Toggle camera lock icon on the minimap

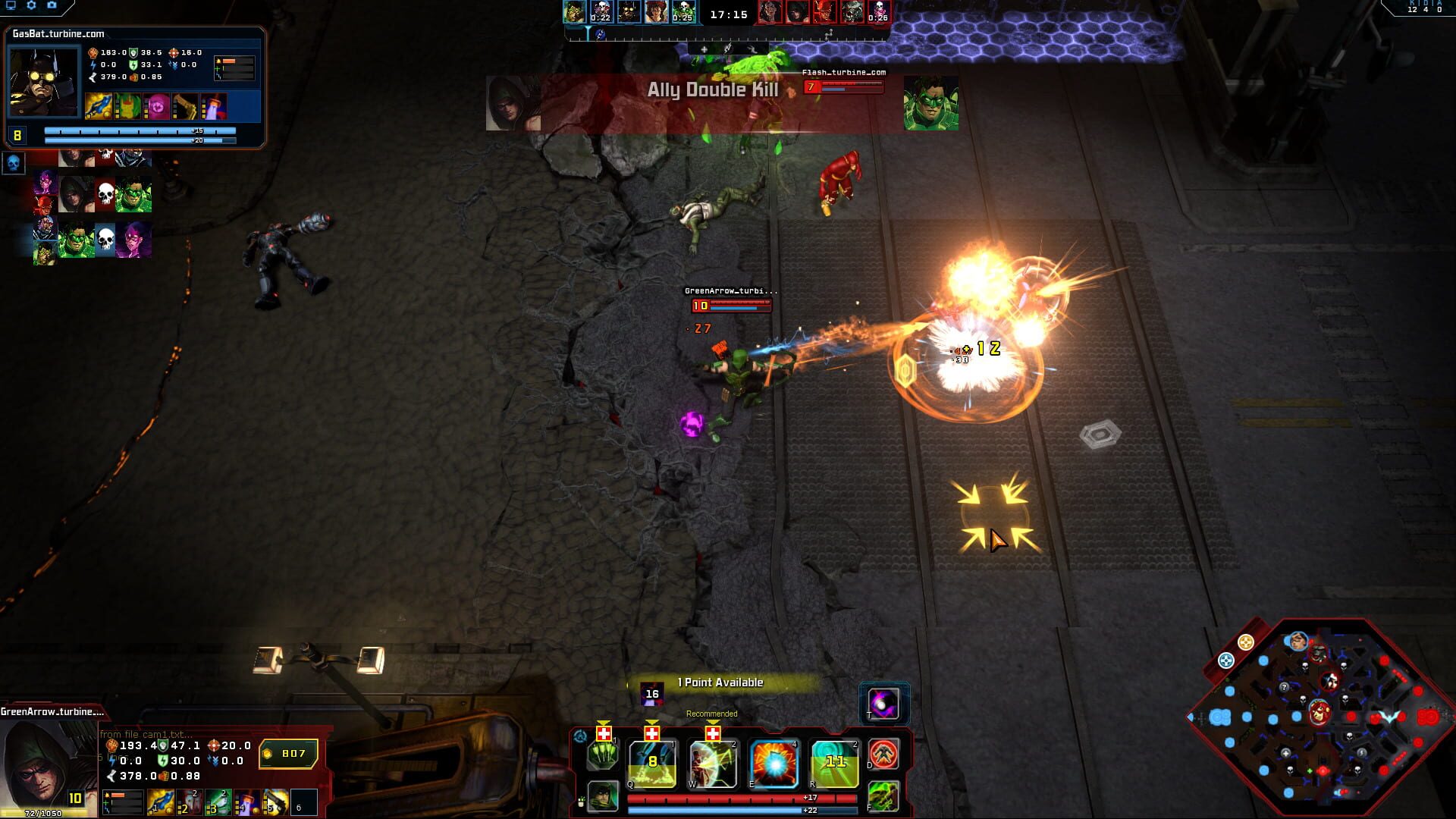point(1226,661)
